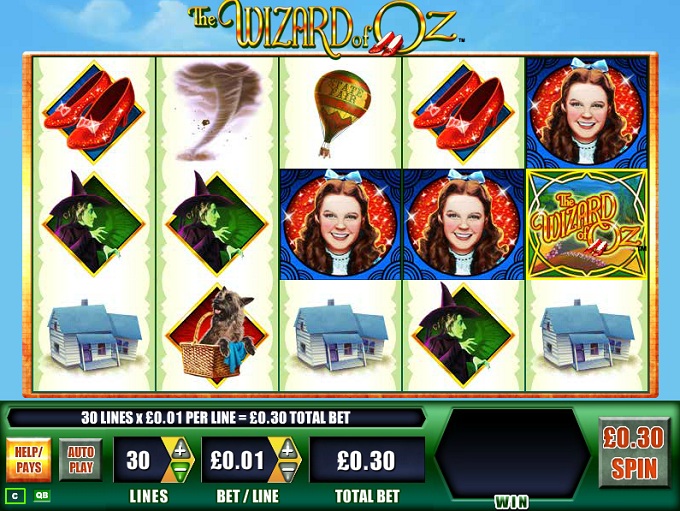Open the Help/Pays paytable
The width and height of the screenshot is (680, 511).
(x=29, y=460)
